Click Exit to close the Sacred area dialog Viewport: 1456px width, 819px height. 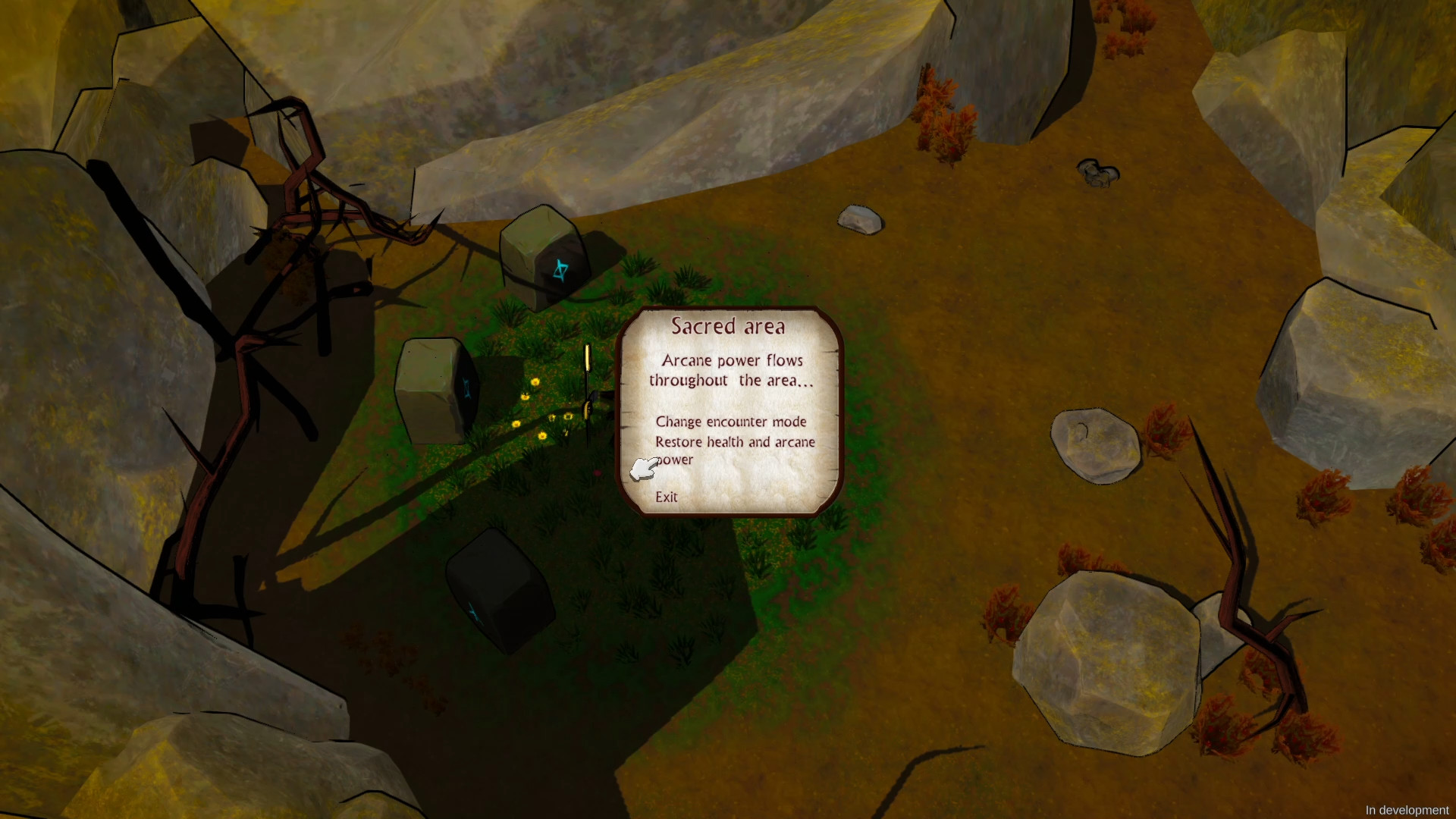pos(667,497)
